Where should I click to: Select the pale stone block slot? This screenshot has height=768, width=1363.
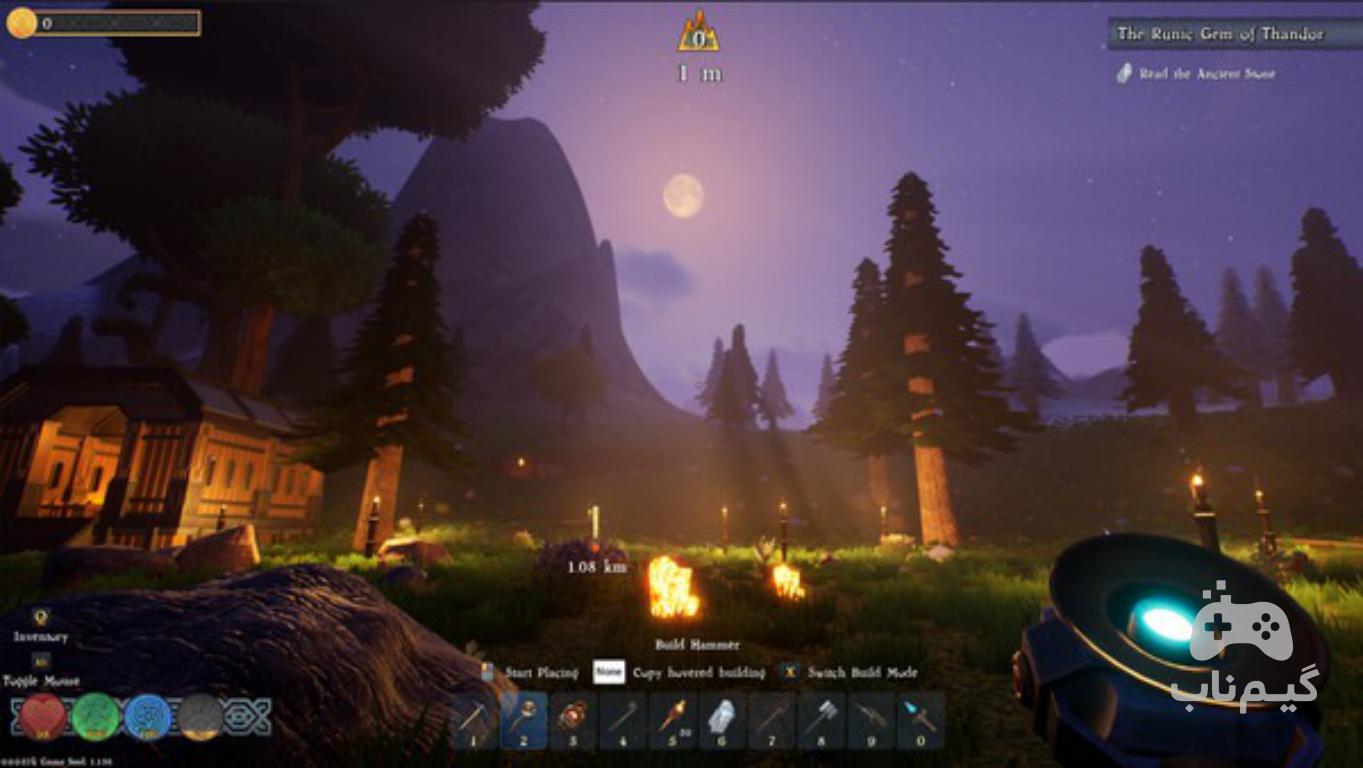(721, 720)
